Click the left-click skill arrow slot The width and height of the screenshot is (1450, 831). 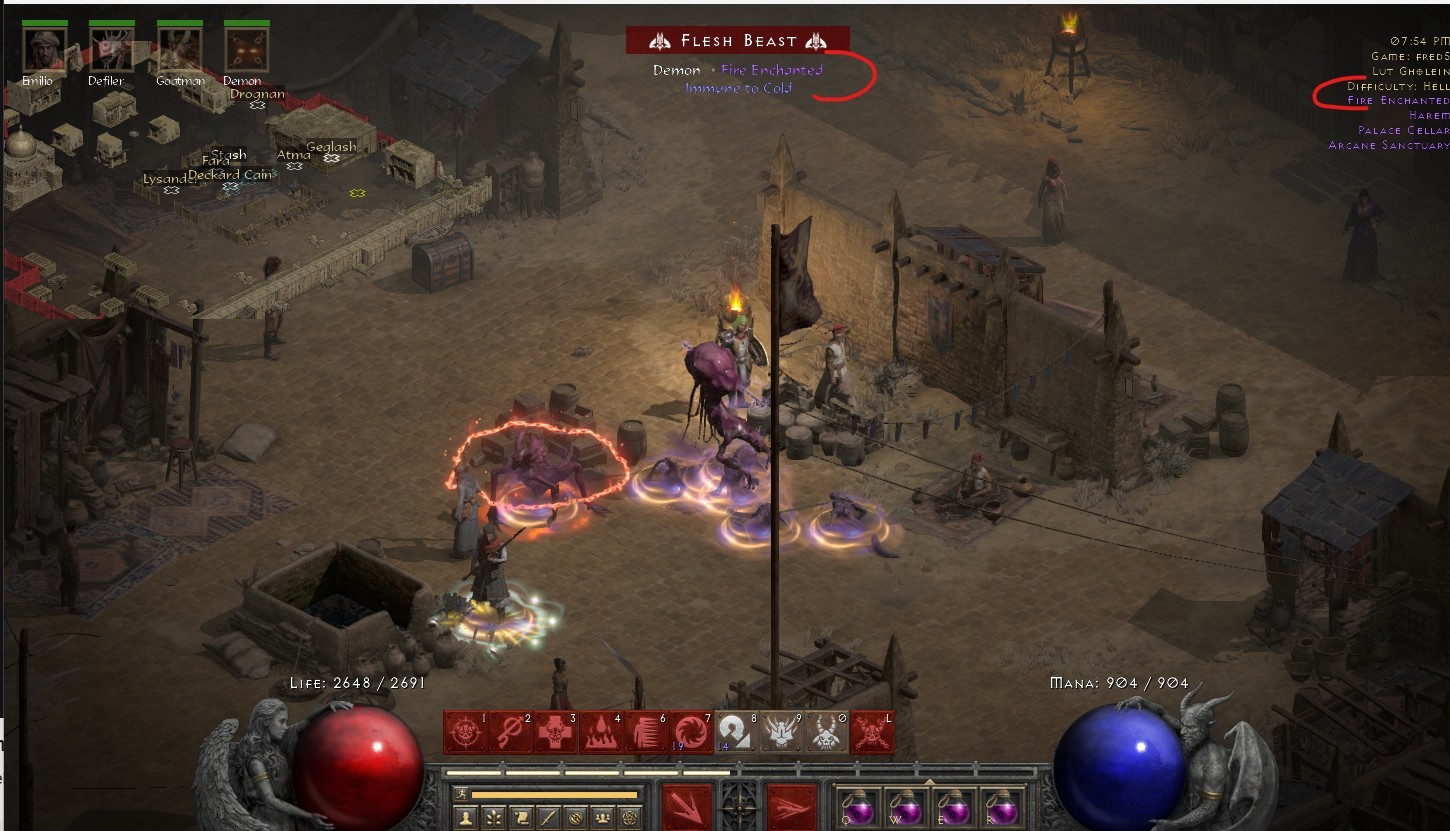(688, 807)
